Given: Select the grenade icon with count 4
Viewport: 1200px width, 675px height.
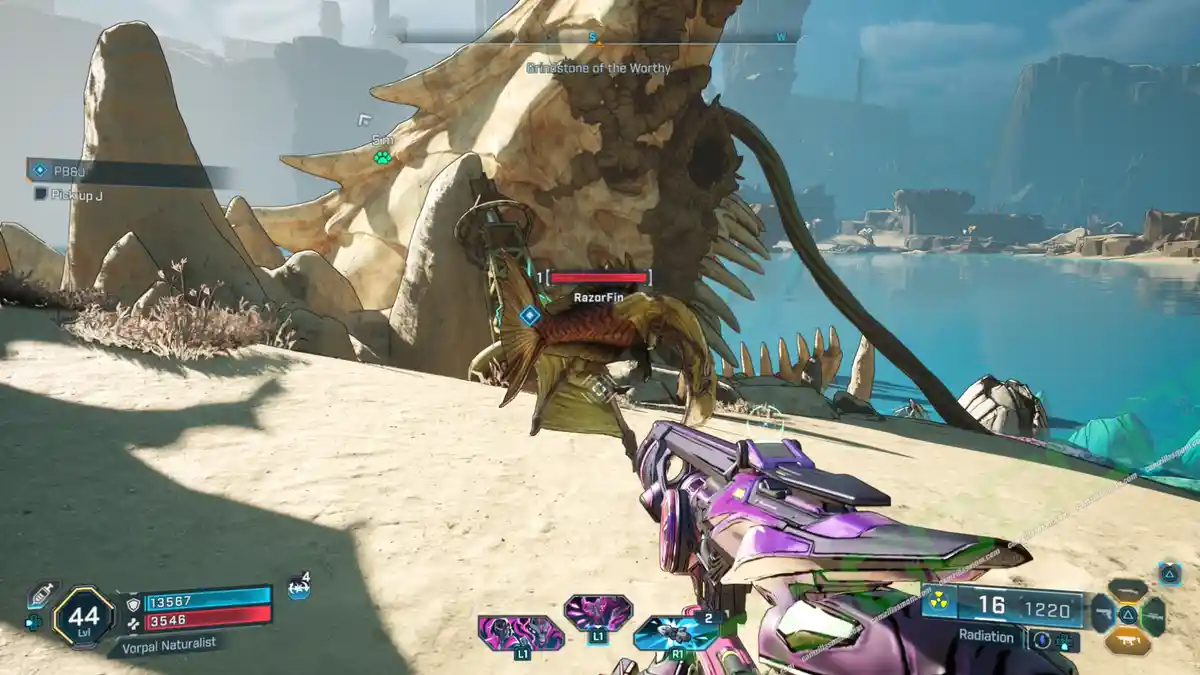Looking at the screenshot, I should (298, 588).
